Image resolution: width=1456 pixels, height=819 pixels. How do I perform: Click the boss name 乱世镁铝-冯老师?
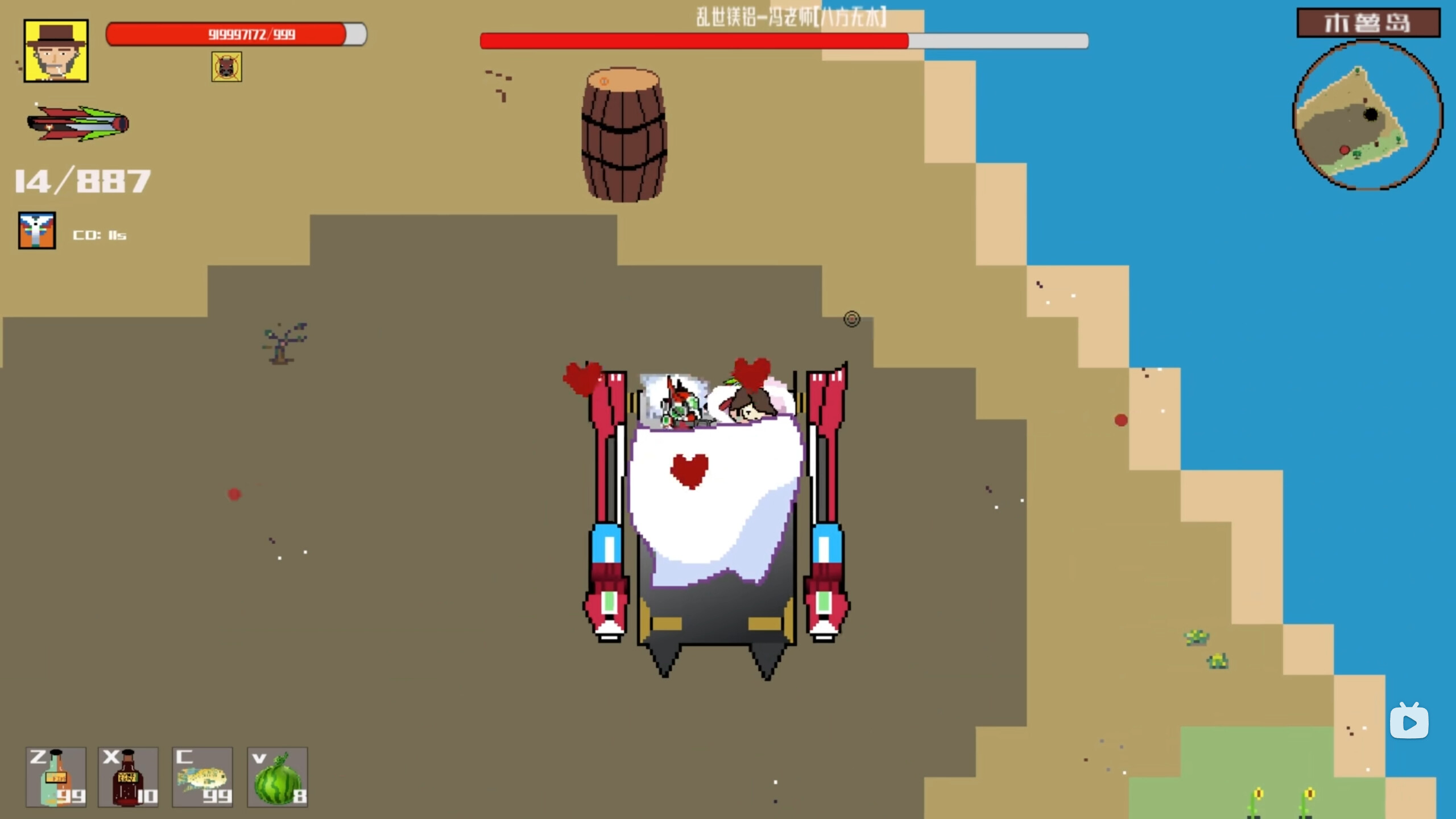click(791, 17)
